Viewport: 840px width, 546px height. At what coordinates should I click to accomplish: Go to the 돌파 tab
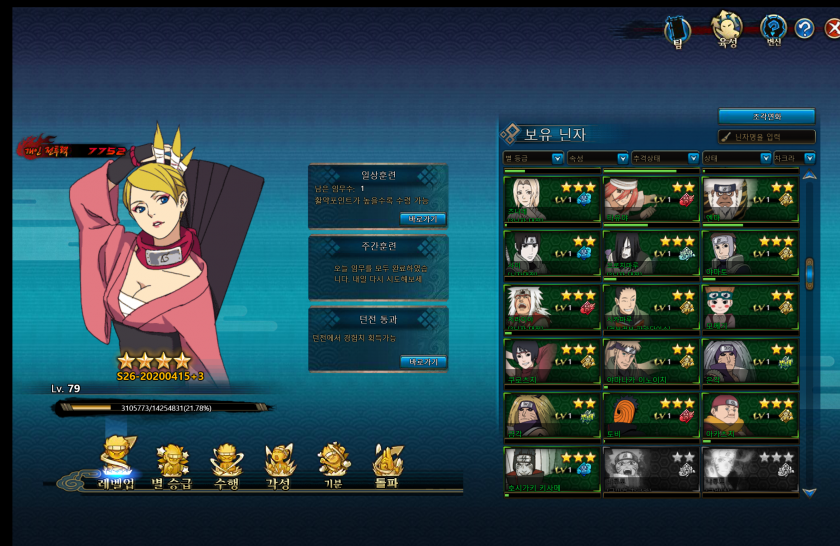[x=387, y=466]
